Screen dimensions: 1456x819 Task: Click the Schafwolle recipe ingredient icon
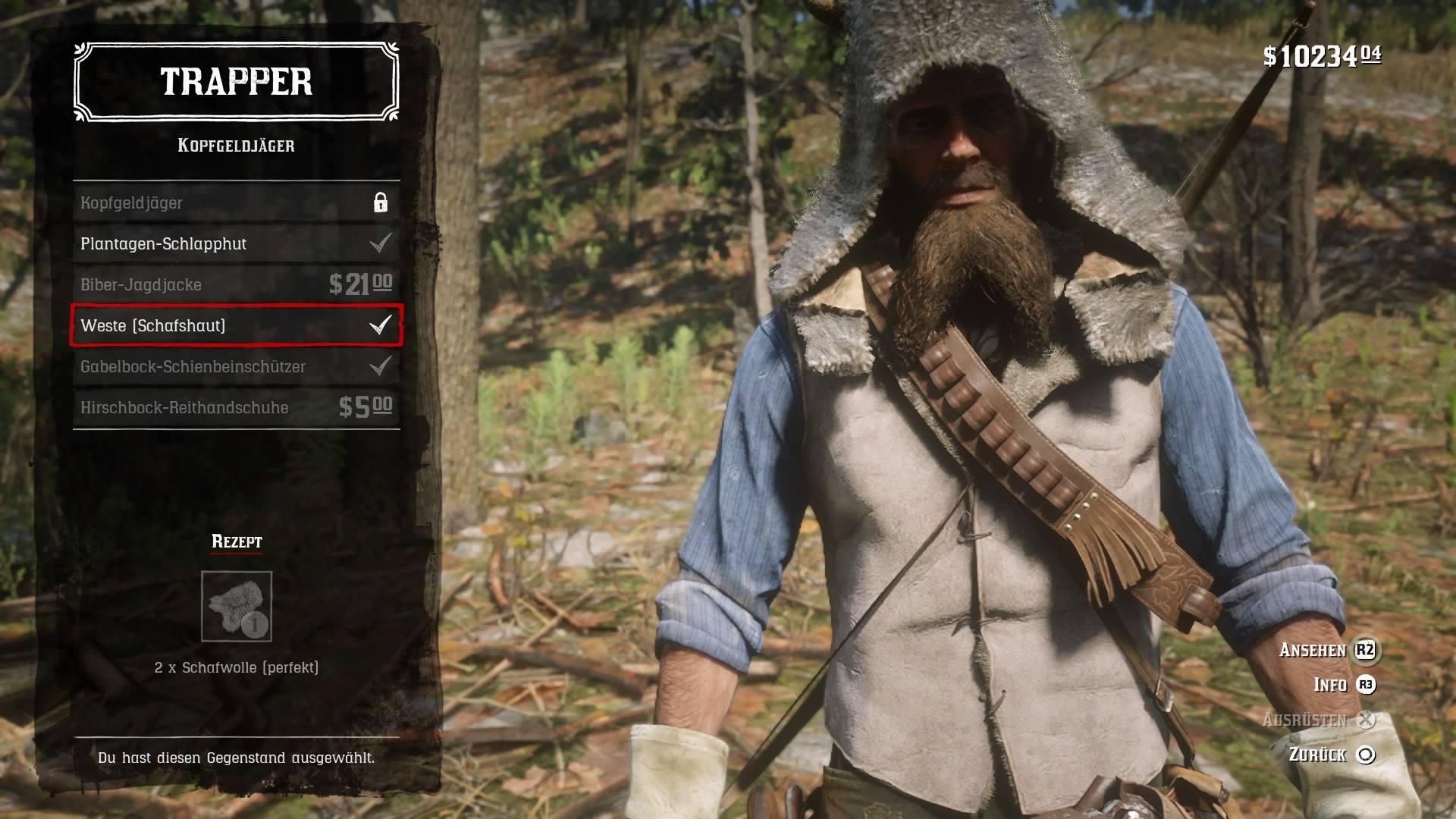tap(237, 607)
